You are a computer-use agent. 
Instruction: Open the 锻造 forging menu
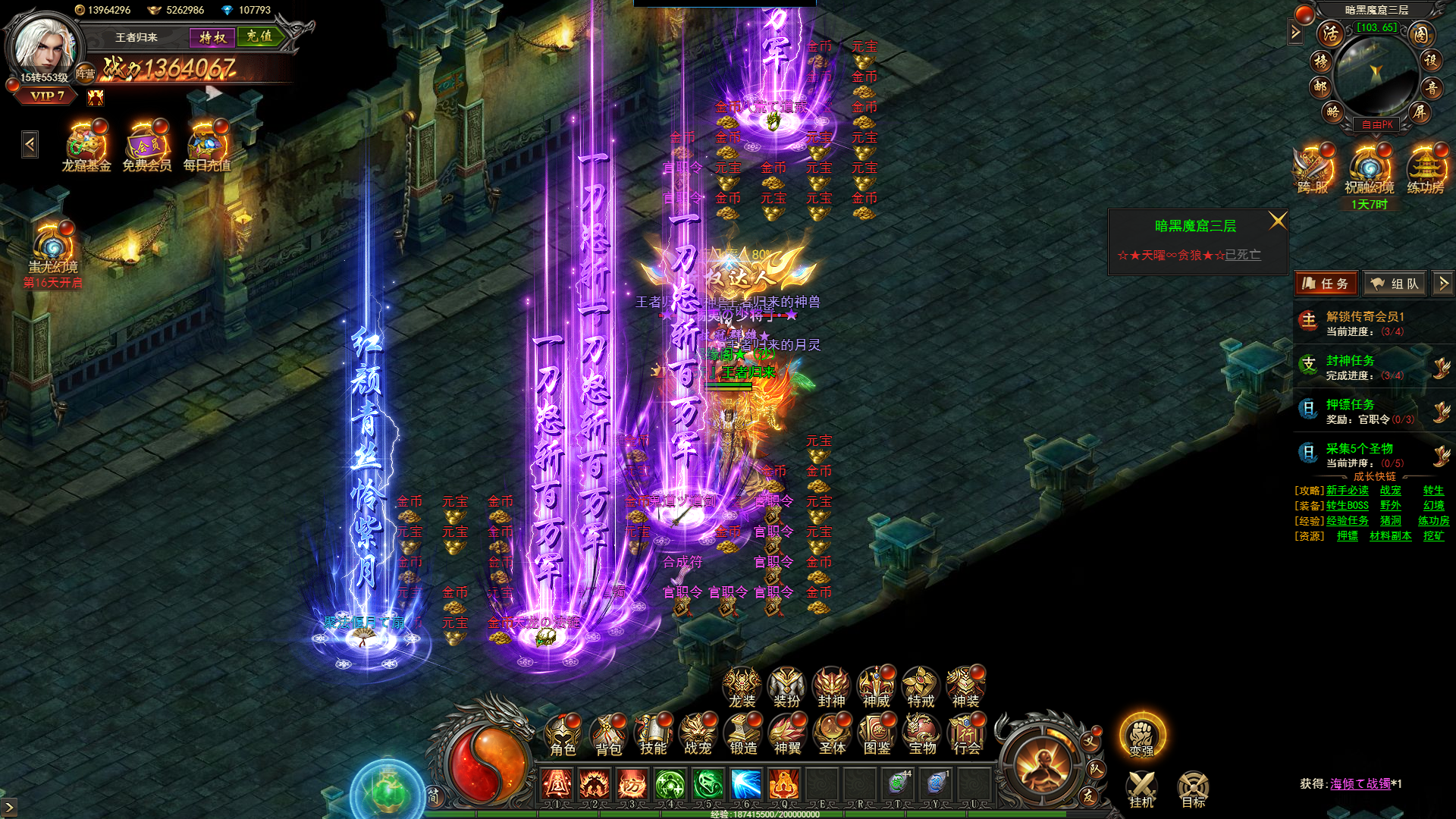(743, 736)
